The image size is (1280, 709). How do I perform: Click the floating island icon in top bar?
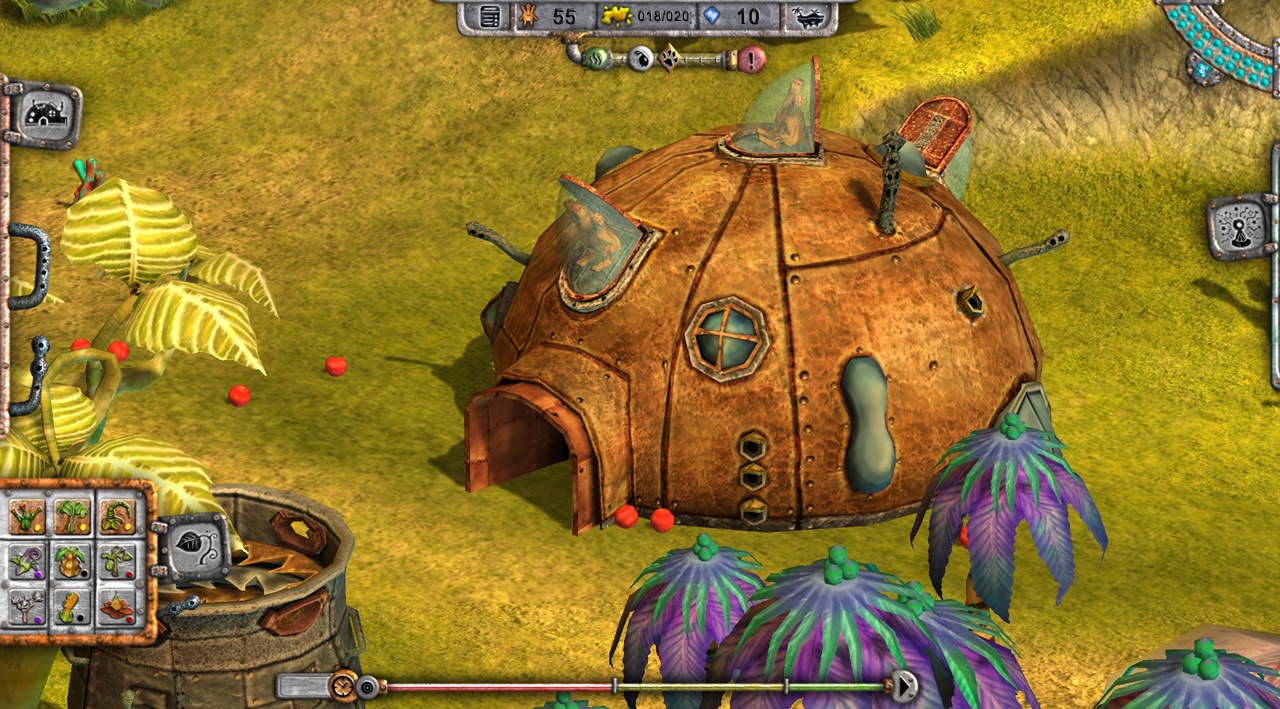click(808, 17)
